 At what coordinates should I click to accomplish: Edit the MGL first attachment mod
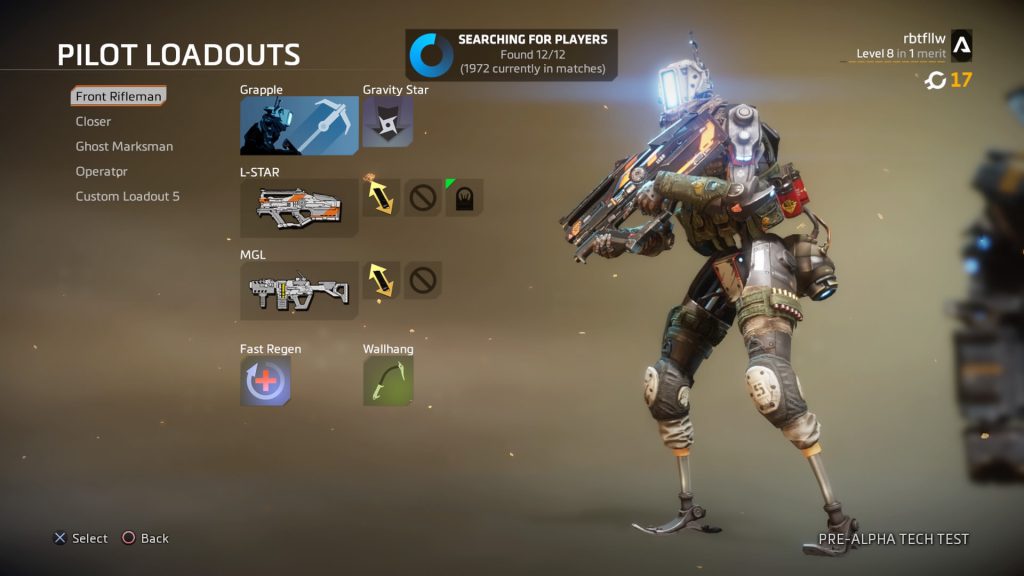[380, 280]
